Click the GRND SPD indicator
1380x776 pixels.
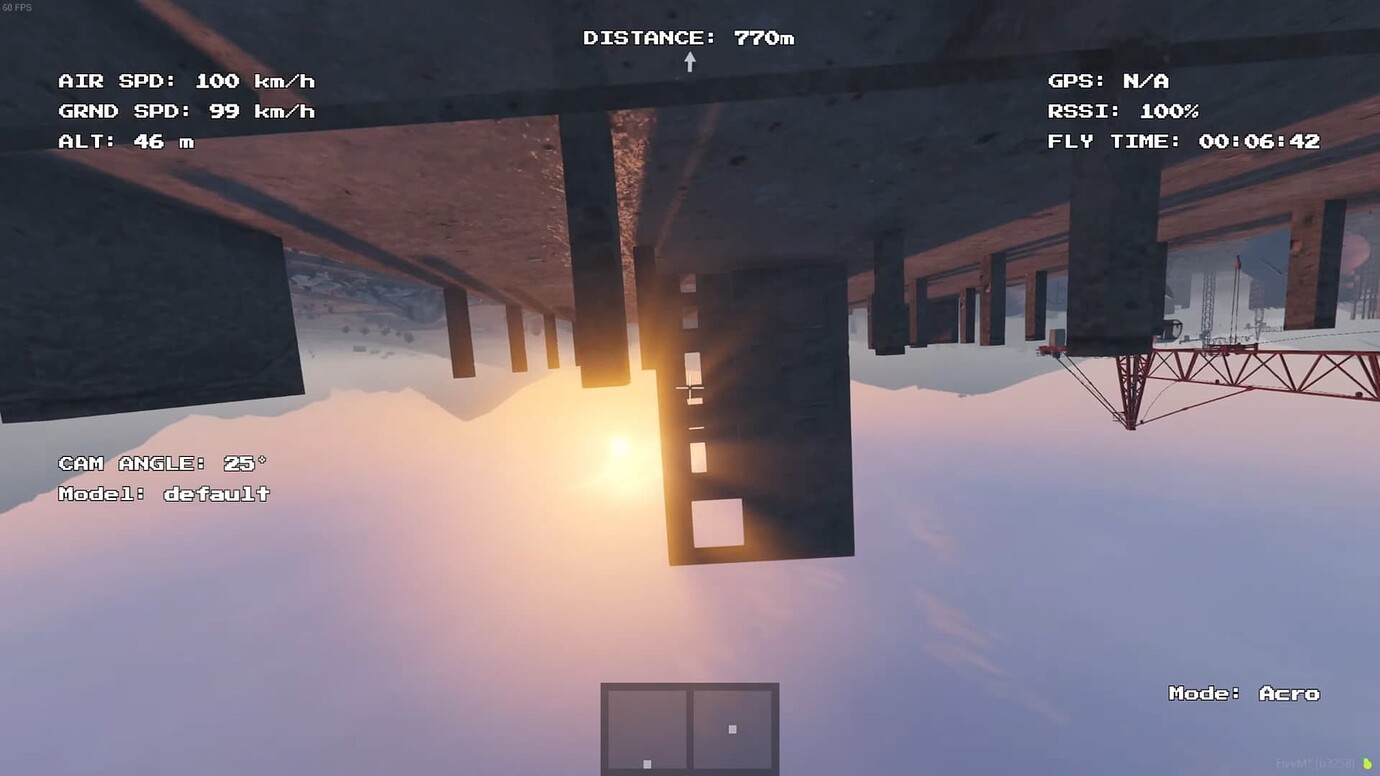coord(186,111)
